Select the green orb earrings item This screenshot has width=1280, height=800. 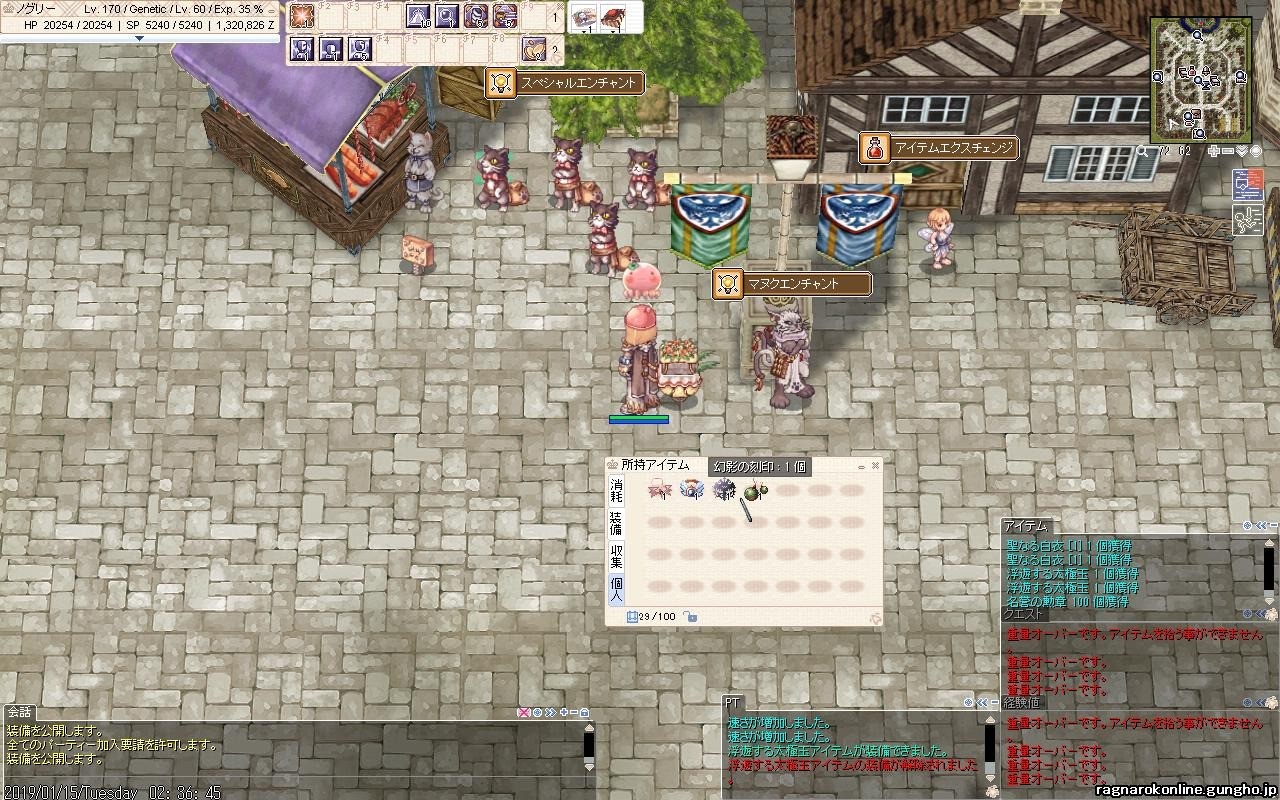click(x=751, y=491)
